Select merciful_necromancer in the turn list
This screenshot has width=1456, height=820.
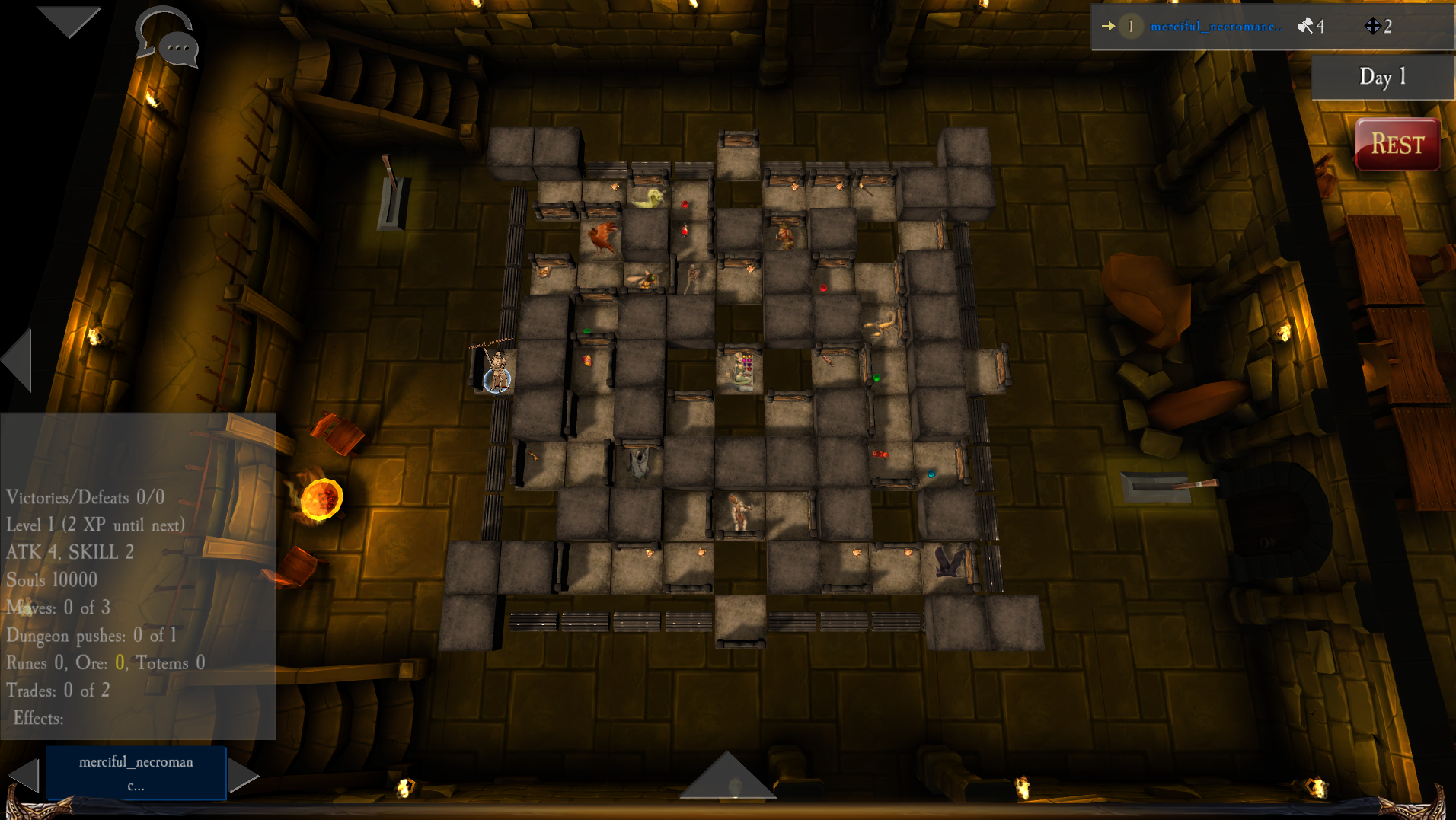click(1215, 27)
